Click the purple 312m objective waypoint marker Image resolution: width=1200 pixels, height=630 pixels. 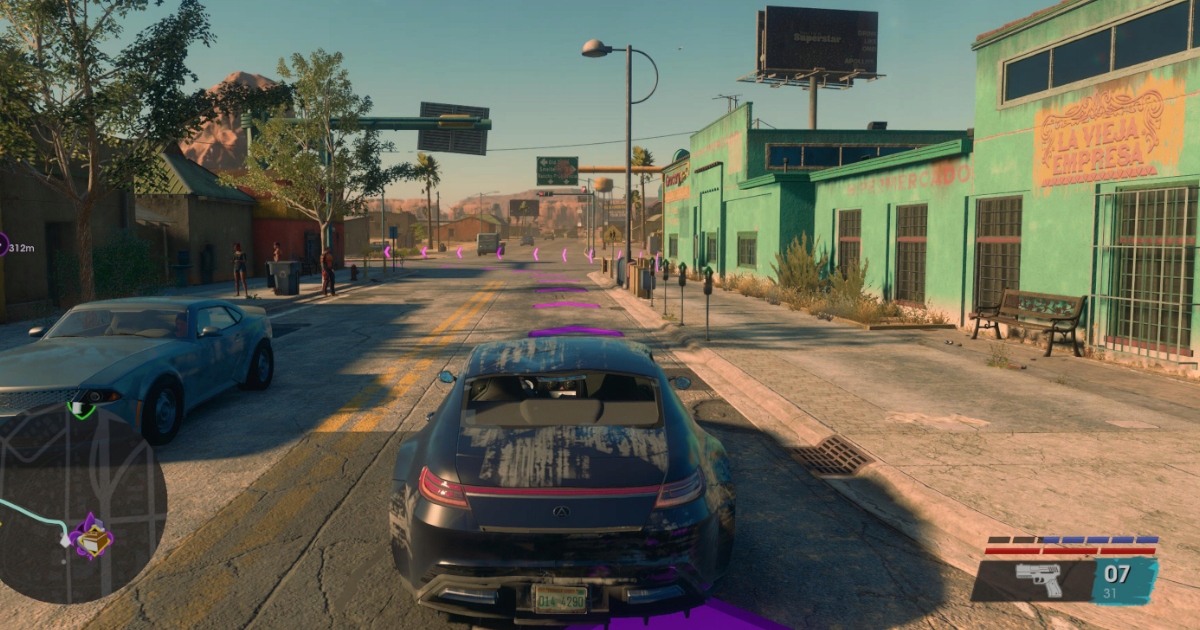(x=3, y=244)
